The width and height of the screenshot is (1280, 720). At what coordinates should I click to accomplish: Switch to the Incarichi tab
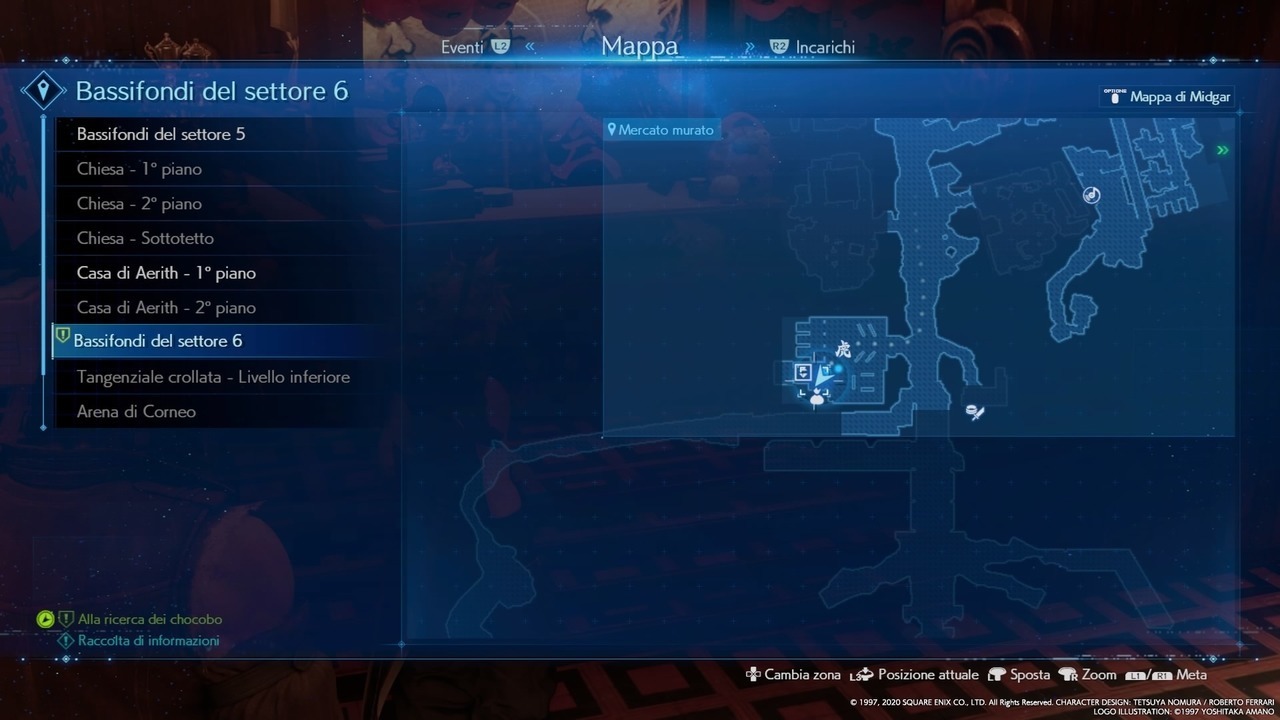[825, 47]
